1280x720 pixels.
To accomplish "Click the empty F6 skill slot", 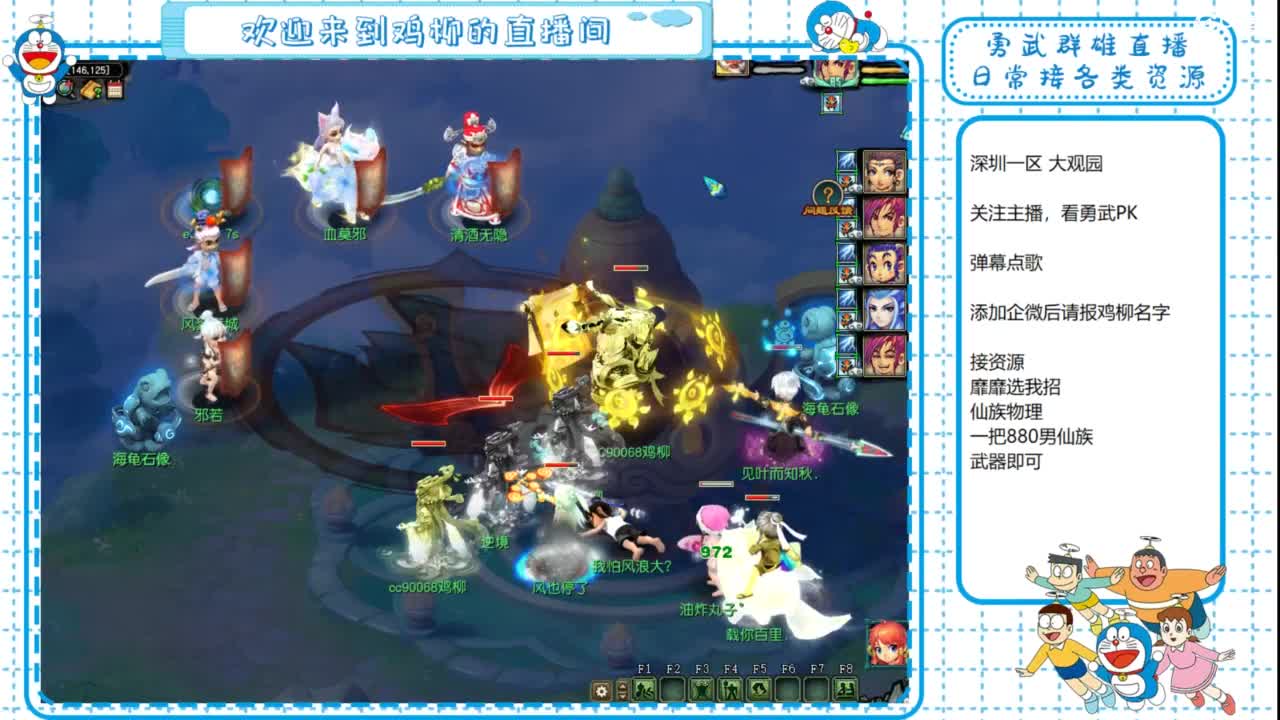I will tap(787, 689).
